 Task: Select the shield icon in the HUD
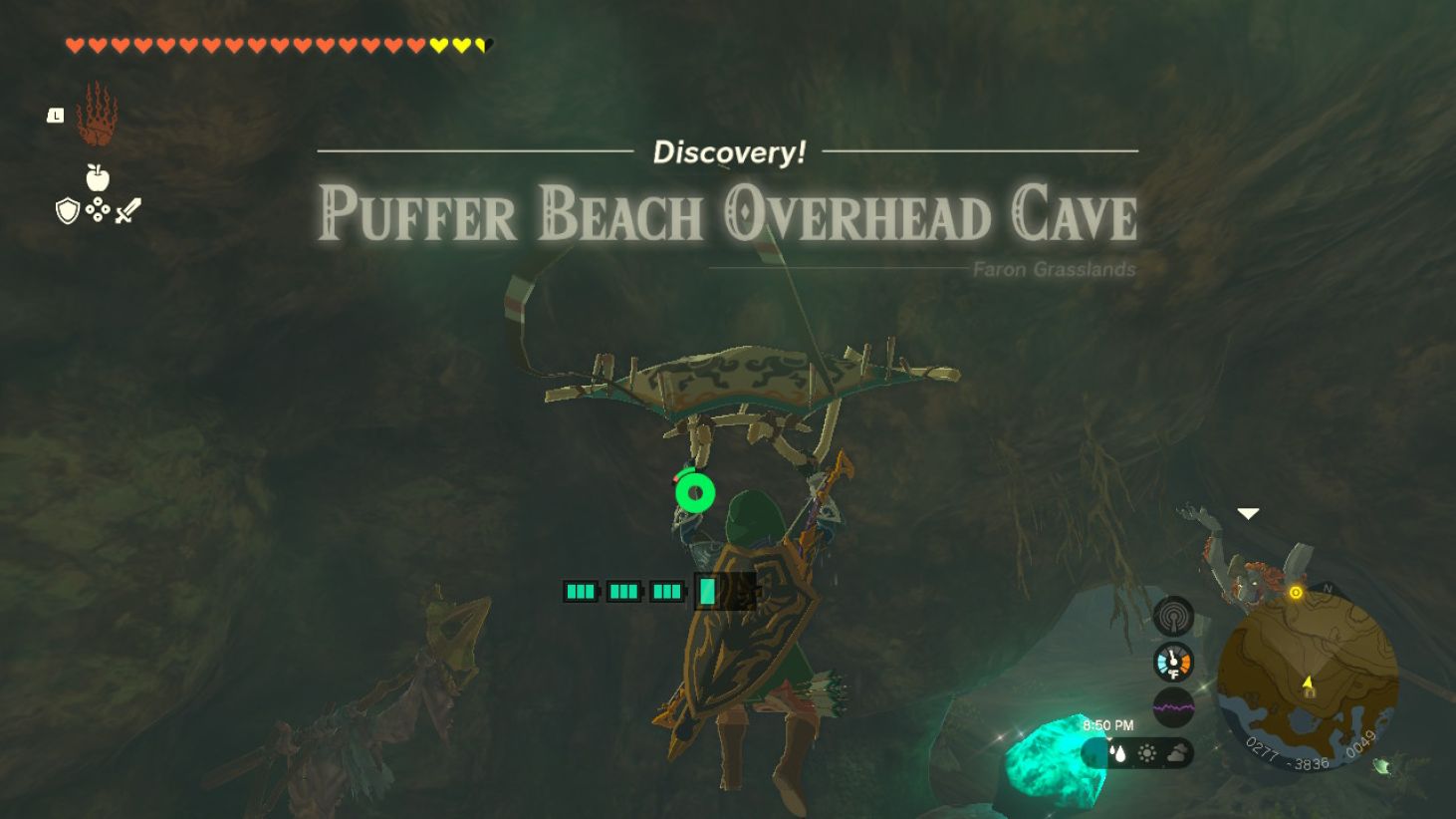(66, 210)
